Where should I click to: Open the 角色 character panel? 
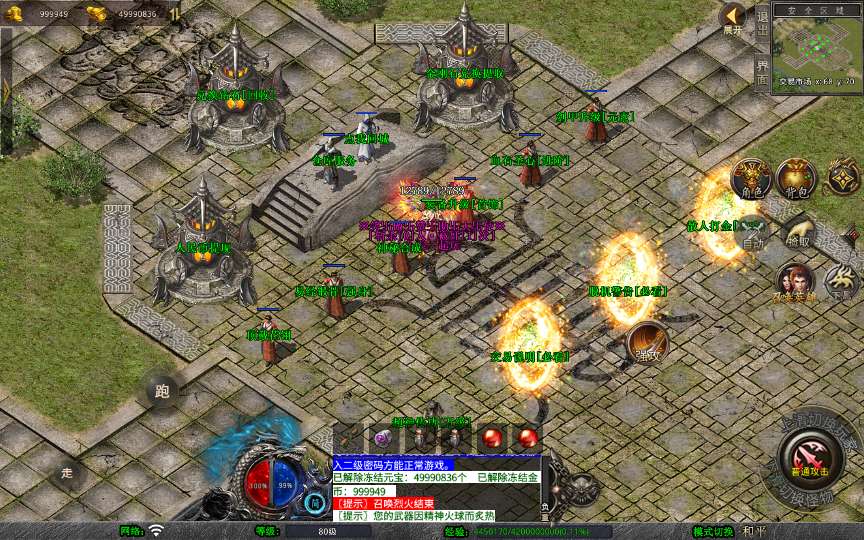pyautogui.click(x=751, y=177)
